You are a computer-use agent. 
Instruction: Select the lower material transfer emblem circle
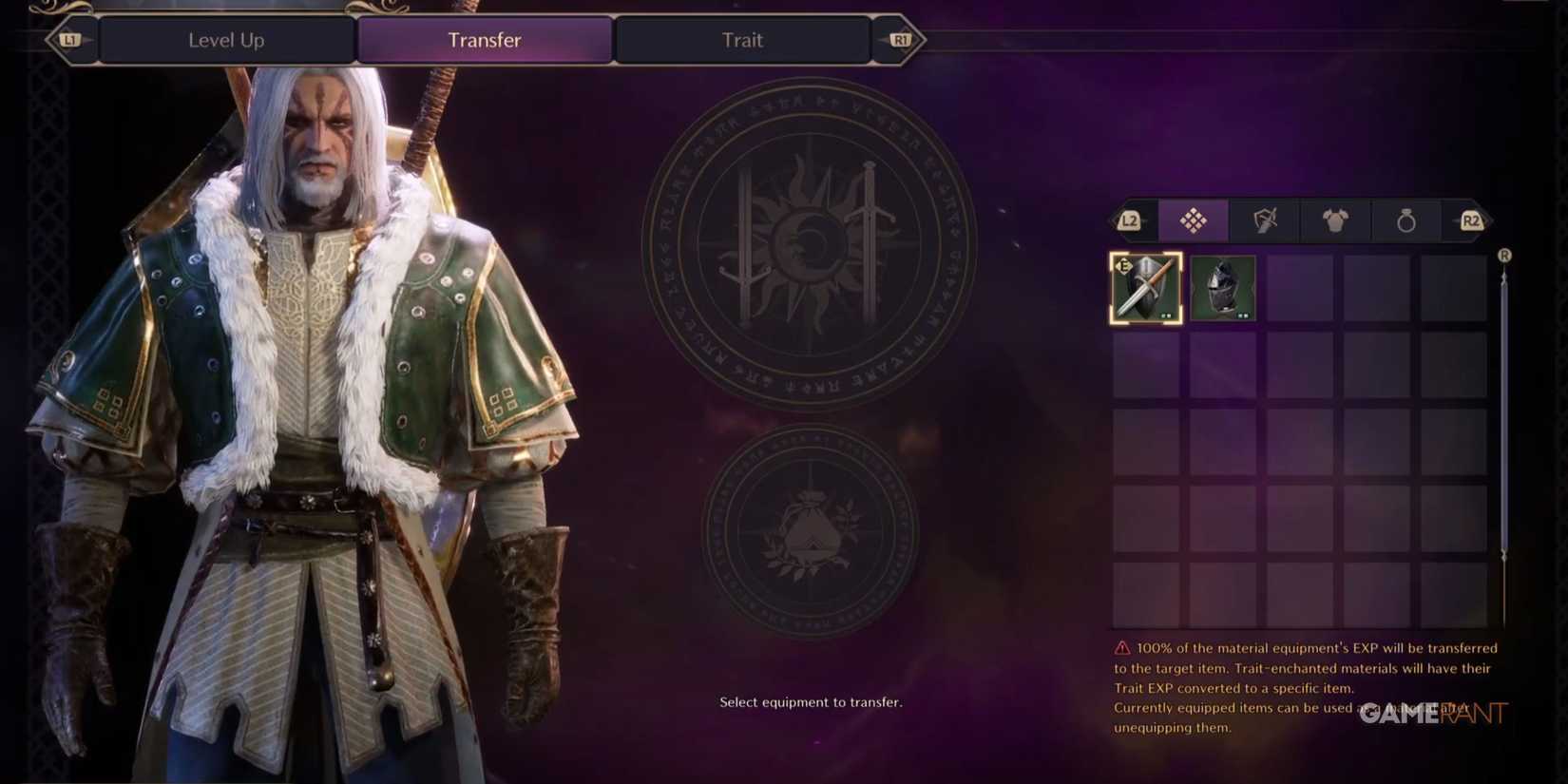(813, 537)
